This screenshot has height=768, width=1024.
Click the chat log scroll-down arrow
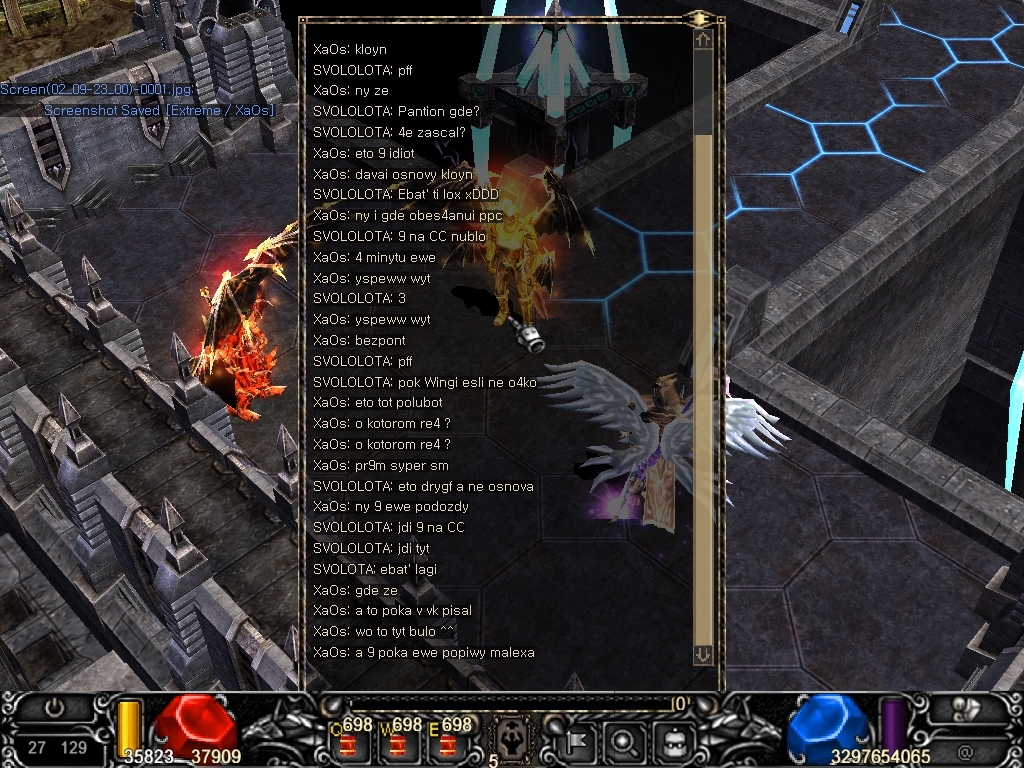[x=703, y=654]
